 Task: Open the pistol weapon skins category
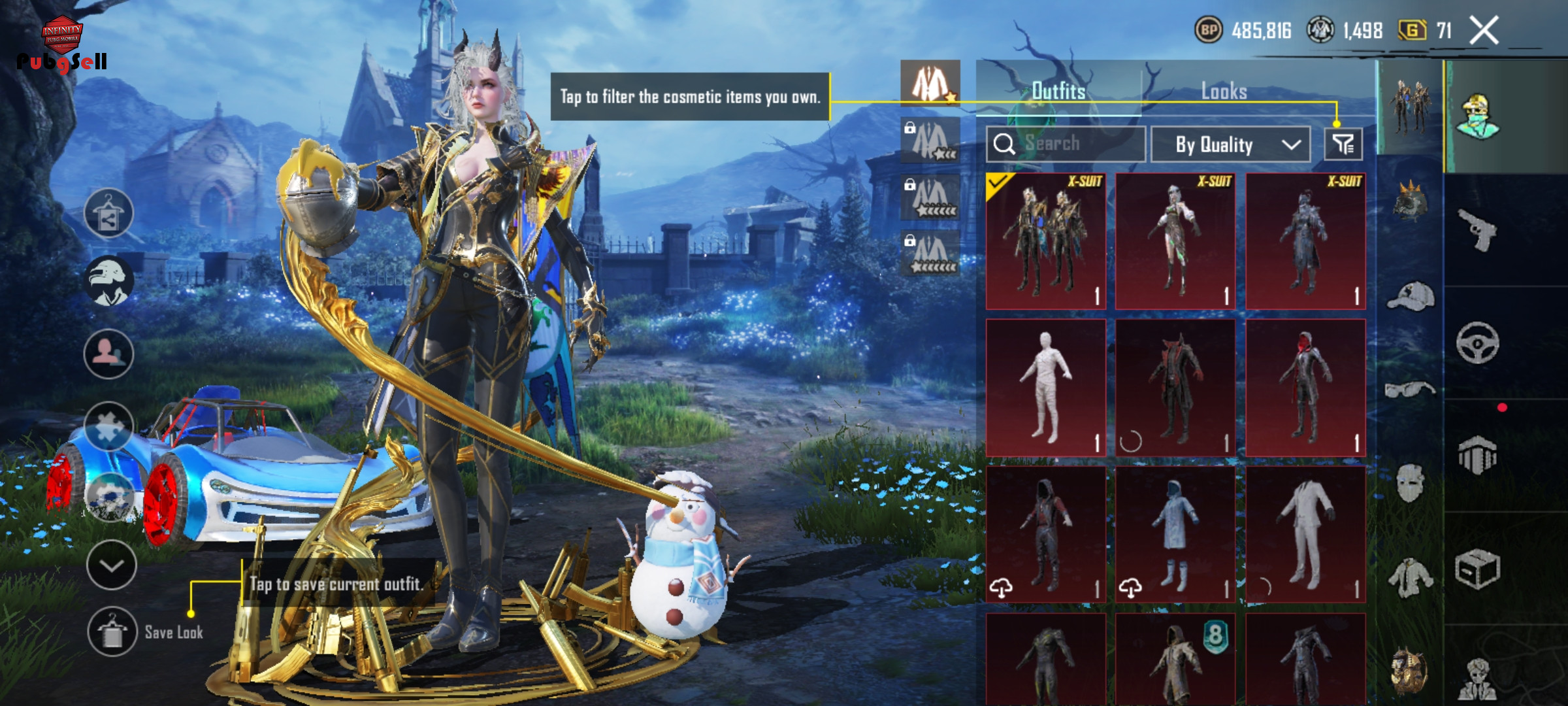pos(1477,229)
